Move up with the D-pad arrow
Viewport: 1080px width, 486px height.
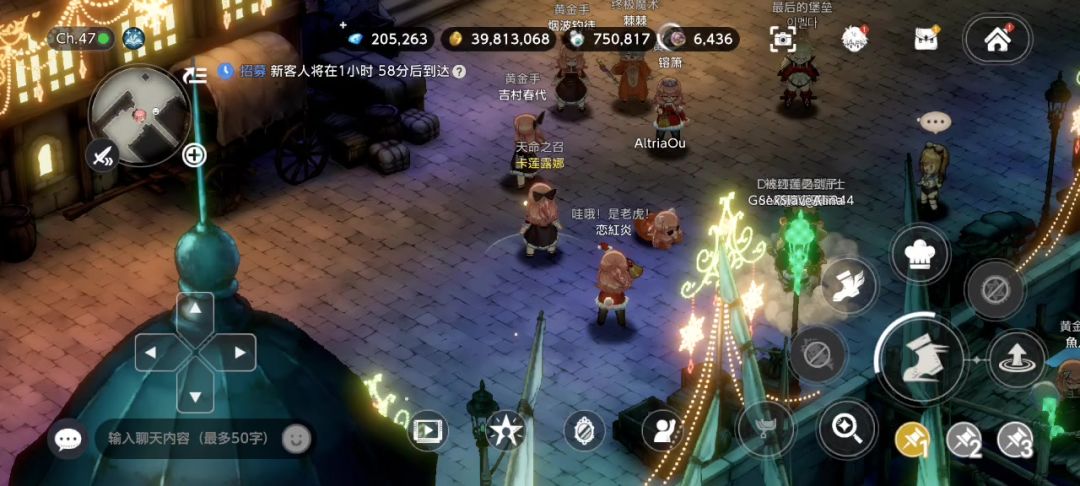pyautogui.click(x=195, y=311)
